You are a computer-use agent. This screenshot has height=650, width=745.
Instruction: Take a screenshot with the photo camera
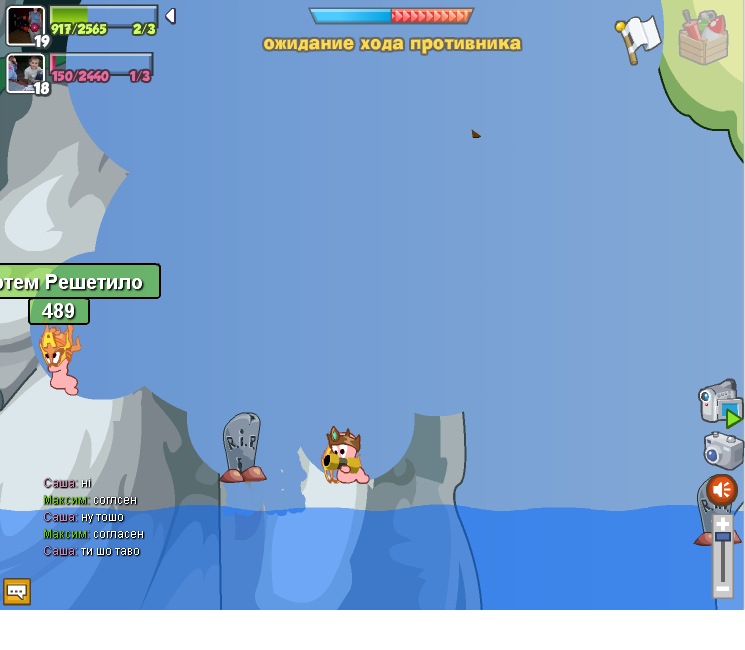(722, 450)
